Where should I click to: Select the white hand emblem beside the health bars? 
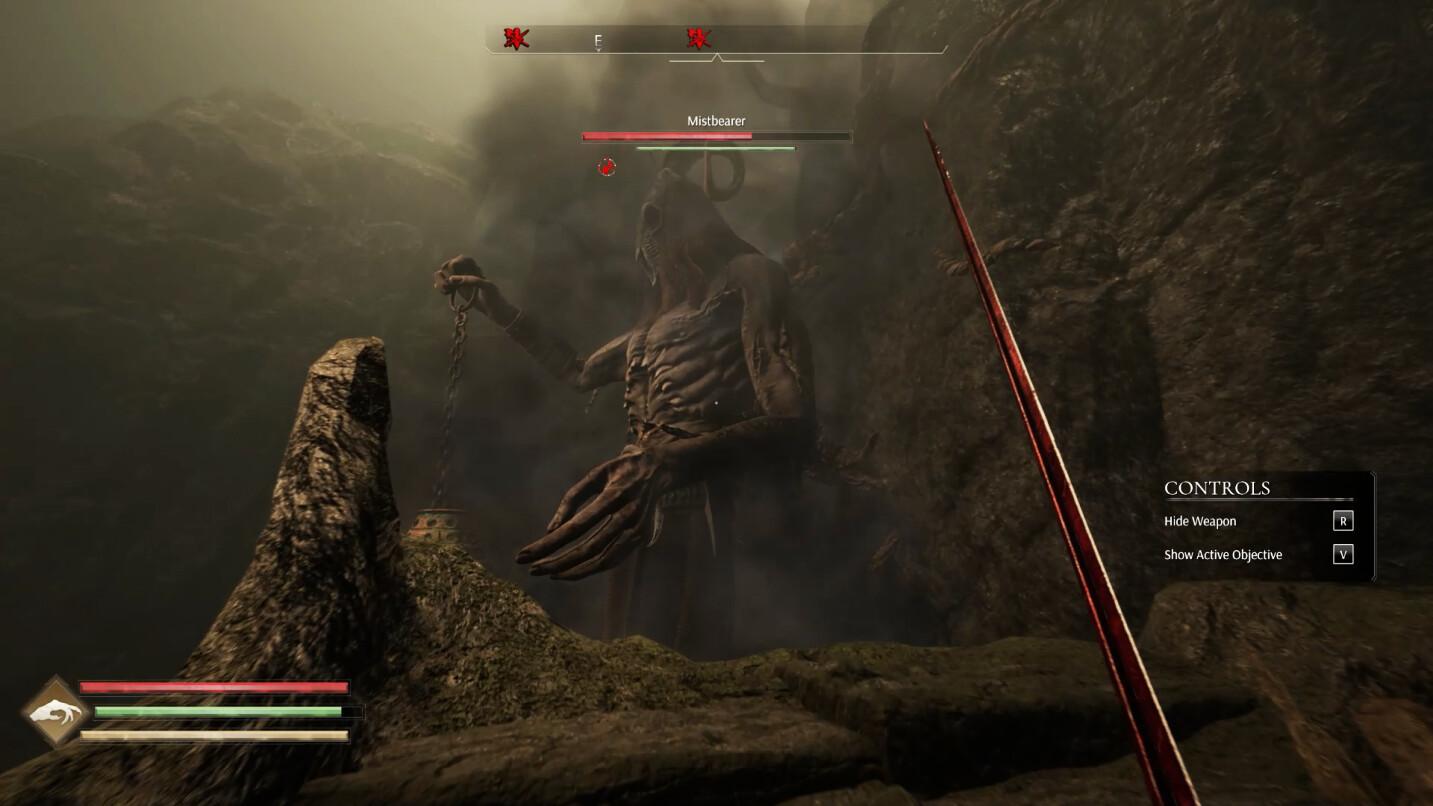click(x=54, y=713)
